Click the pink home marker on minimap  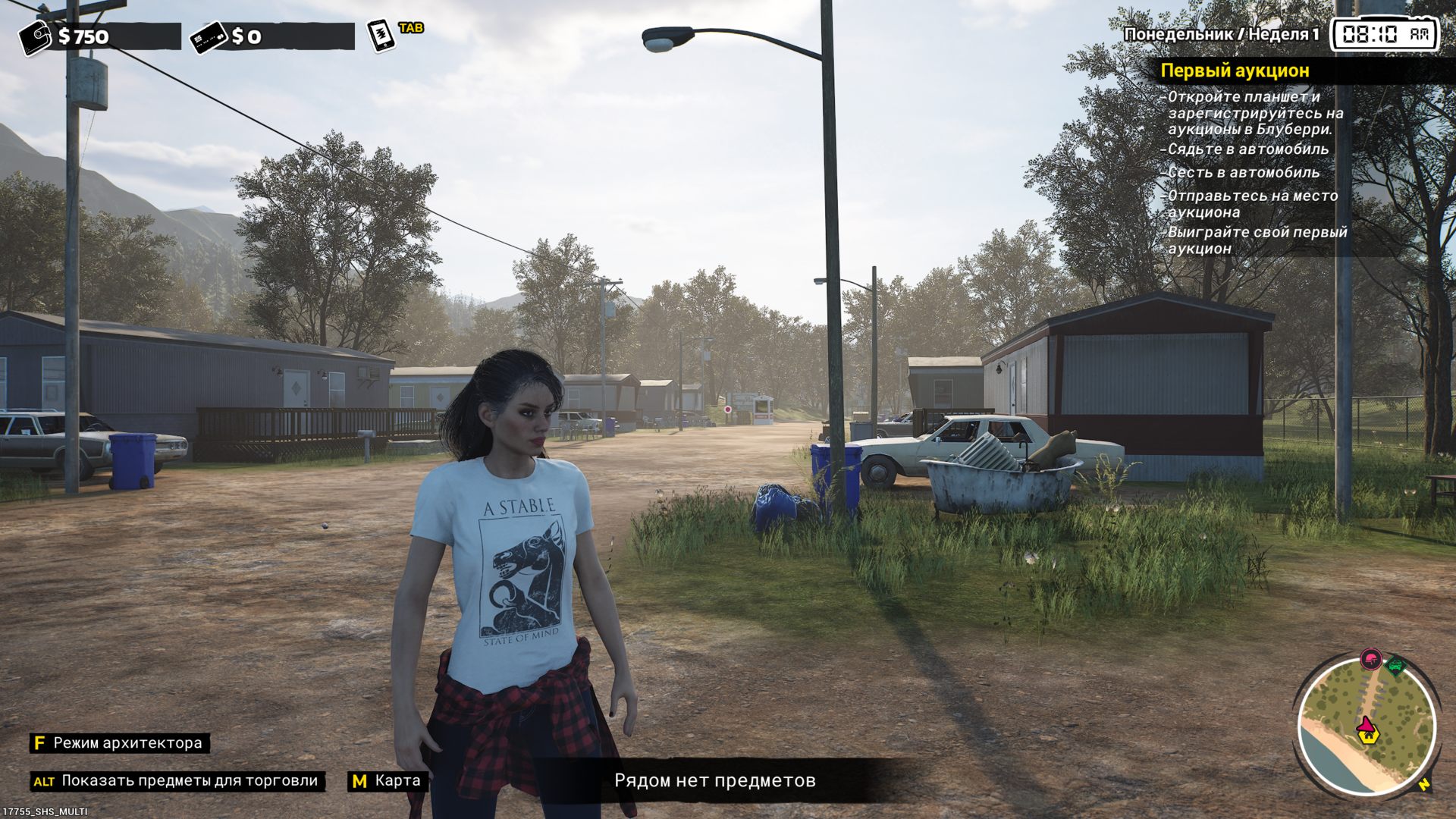(1367, 730)
